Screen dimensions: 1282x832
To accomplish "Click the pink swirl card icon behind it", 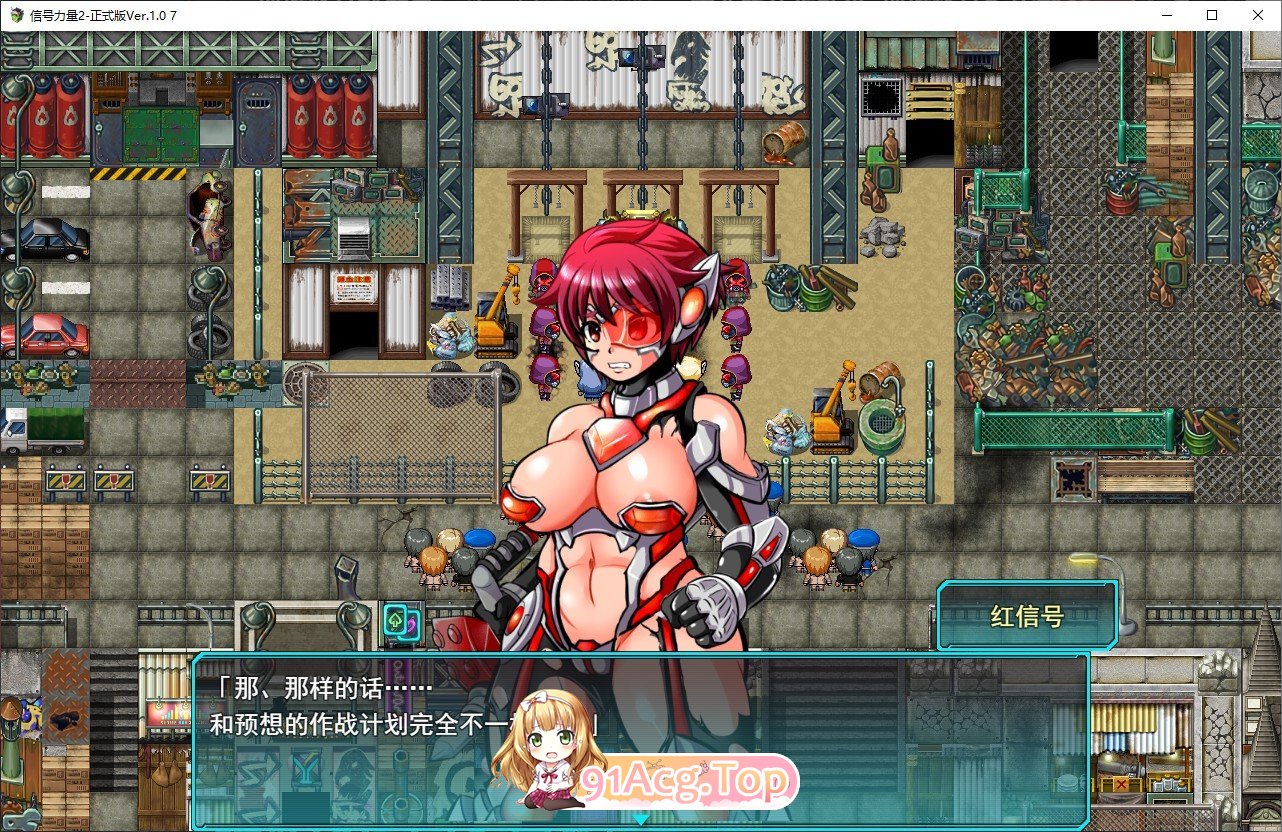I will [x=412, y=625].
